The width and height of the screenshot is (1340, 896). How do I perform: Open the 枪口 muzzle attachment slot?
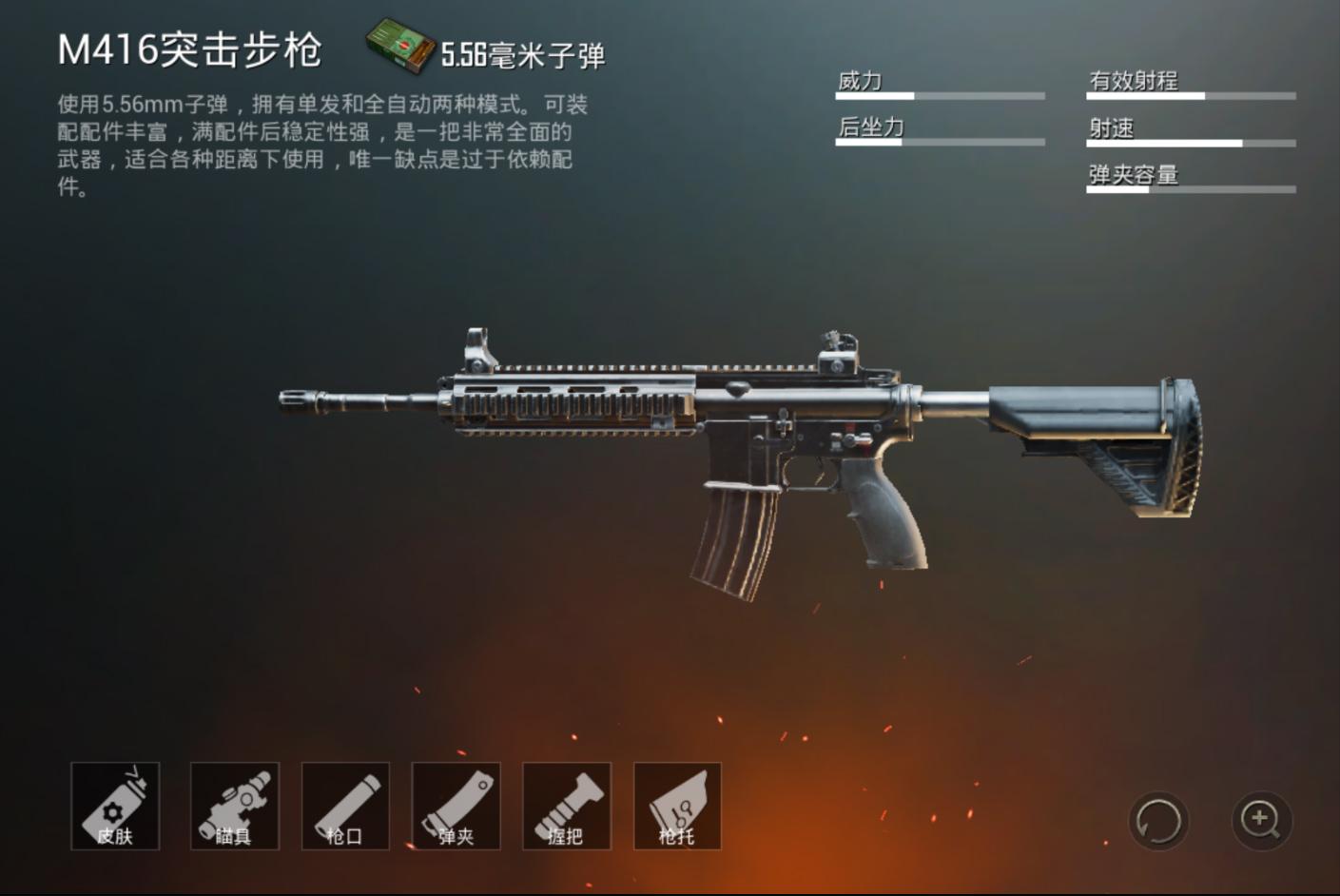click(x=345, y=808)
